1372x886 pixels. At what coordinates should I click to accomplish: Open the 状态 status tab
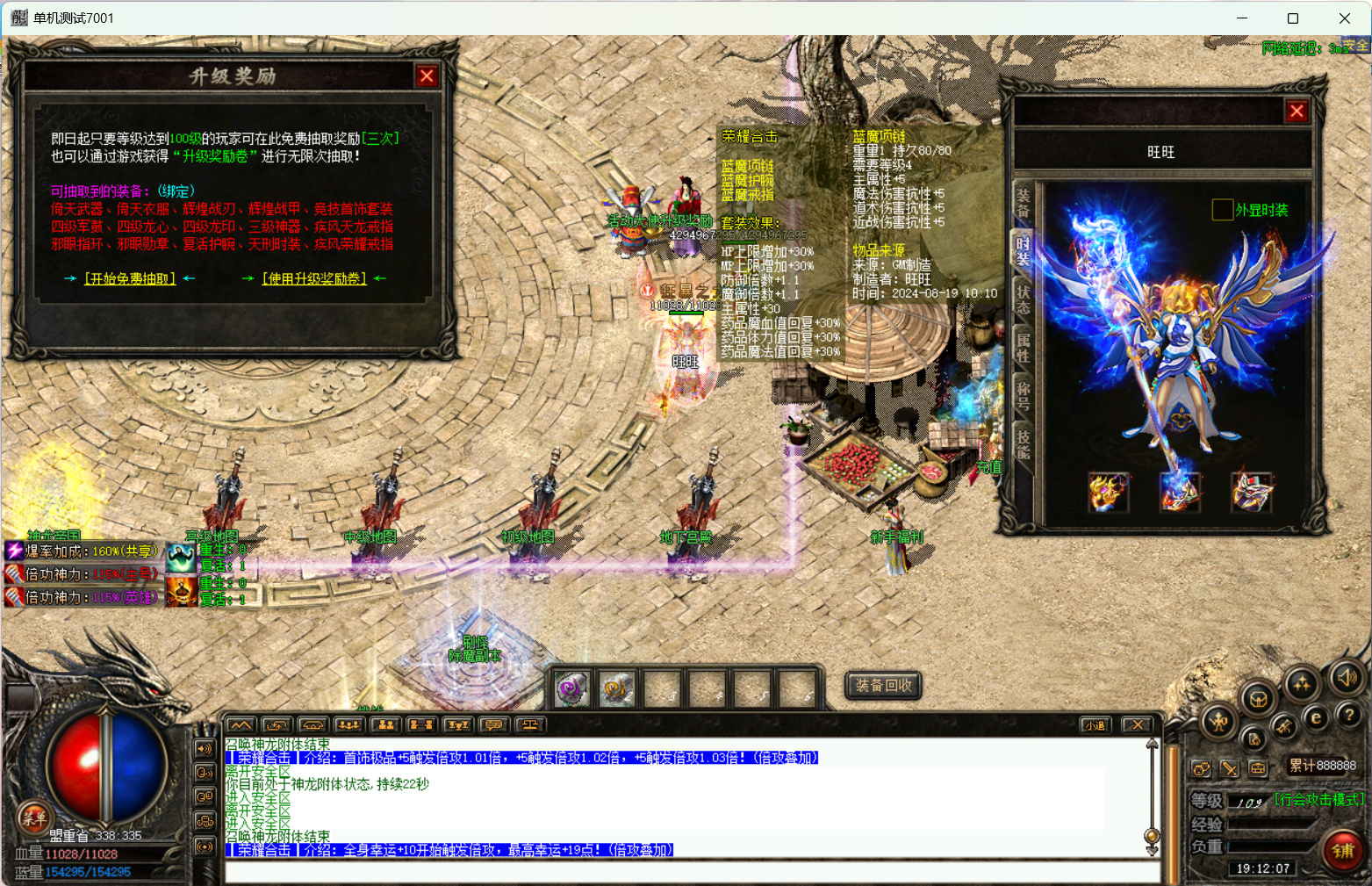1023,299
